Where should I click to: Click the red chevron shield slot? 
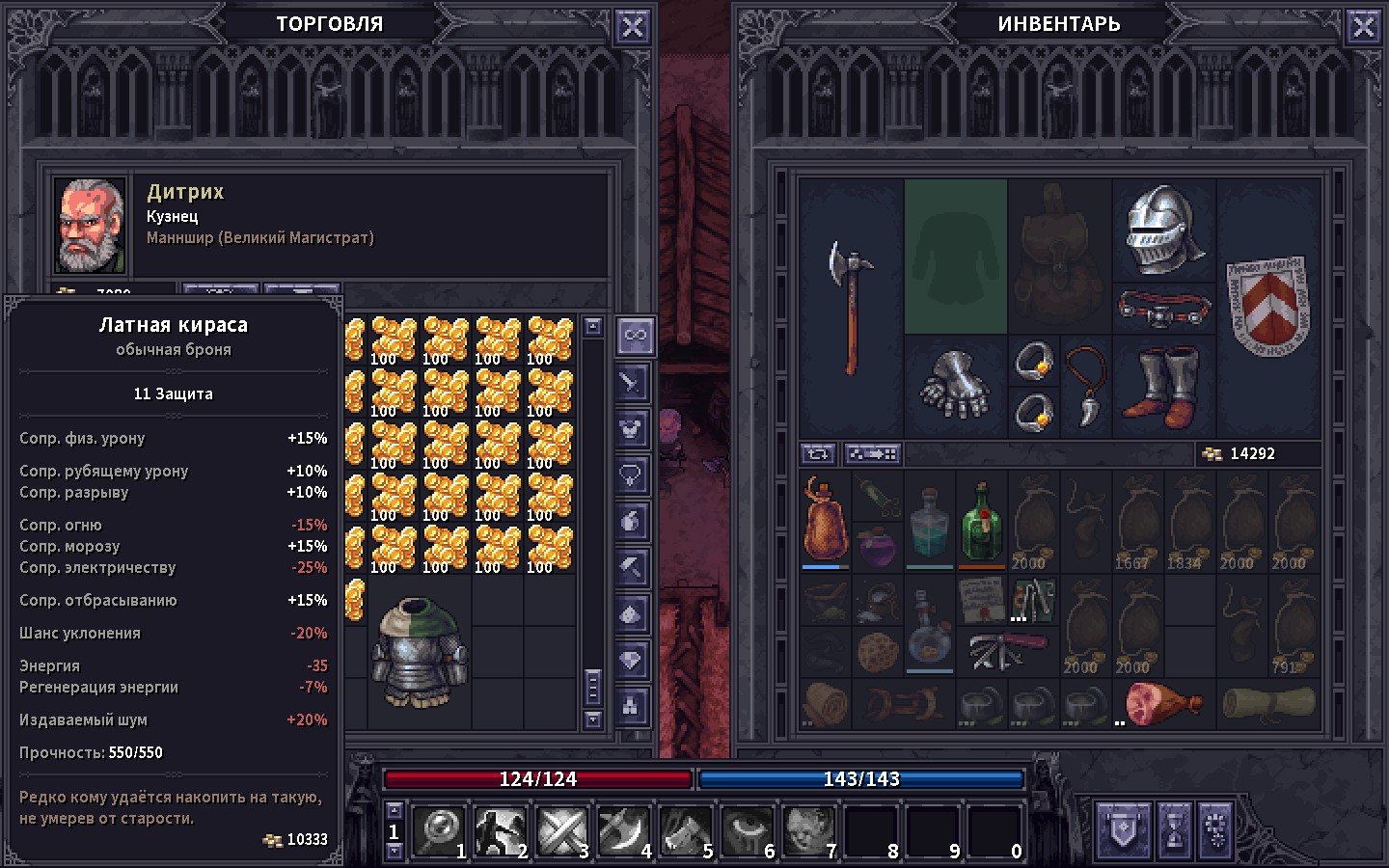pyautogui.click(x=1267, y=305)
